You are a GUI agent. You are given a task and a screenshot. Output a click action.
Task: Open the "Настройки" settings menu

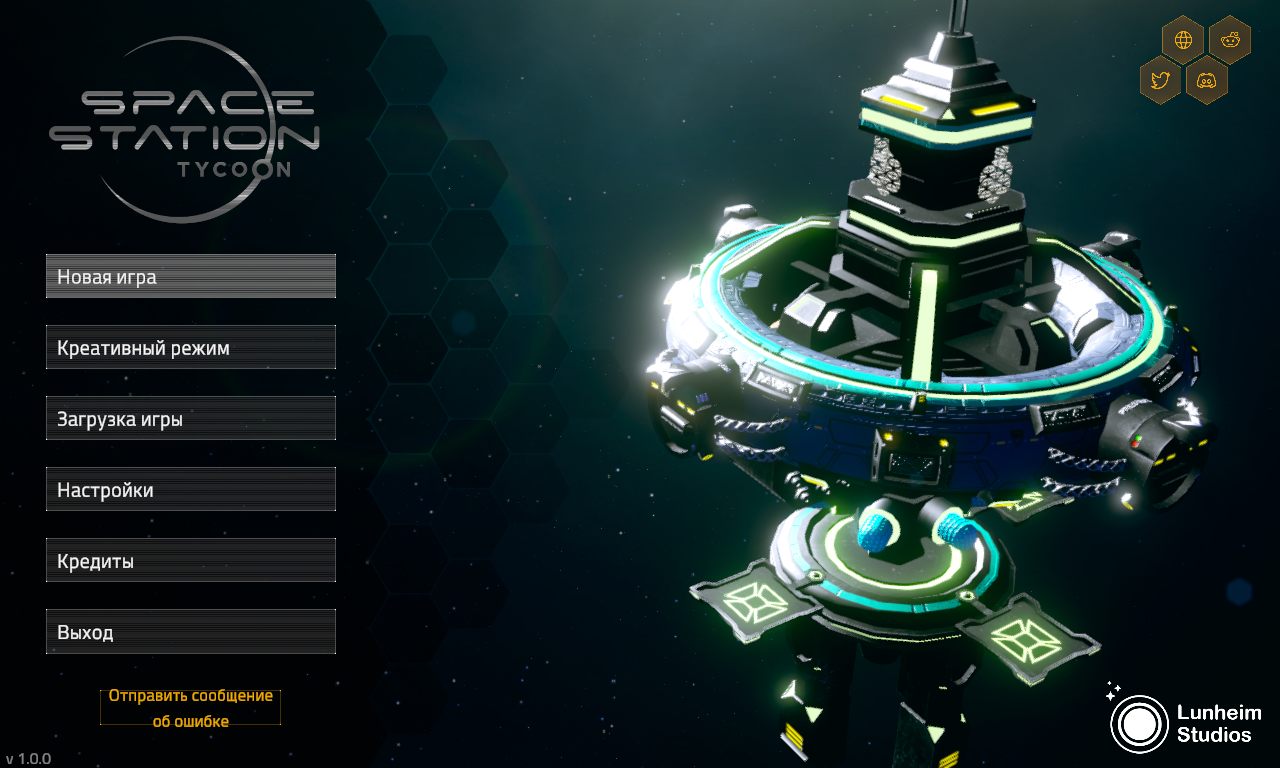click(x=190, y=489)
